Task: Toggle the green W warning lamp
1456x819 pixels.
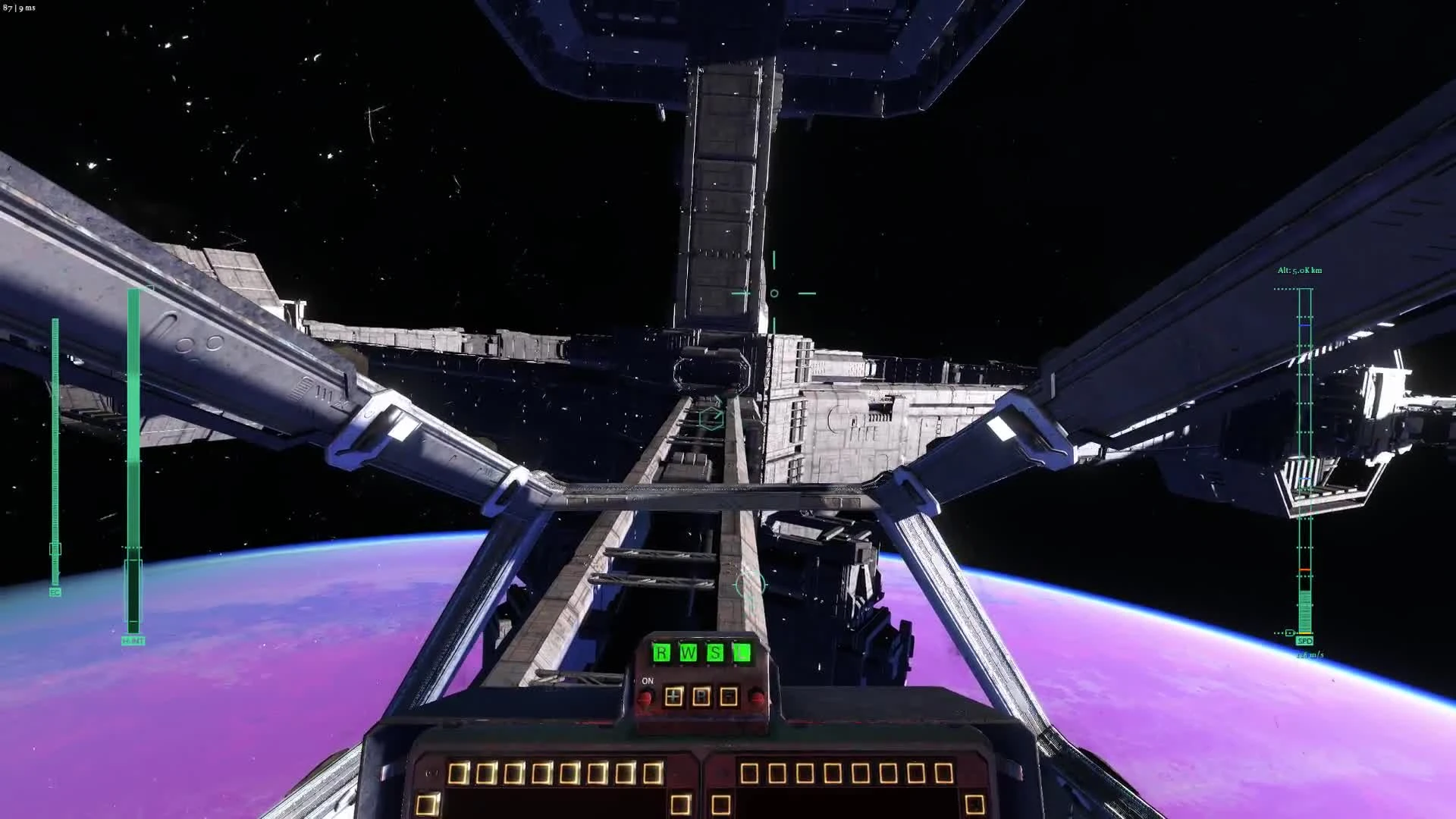Action: pyautogui.click(x=688, y=652)
